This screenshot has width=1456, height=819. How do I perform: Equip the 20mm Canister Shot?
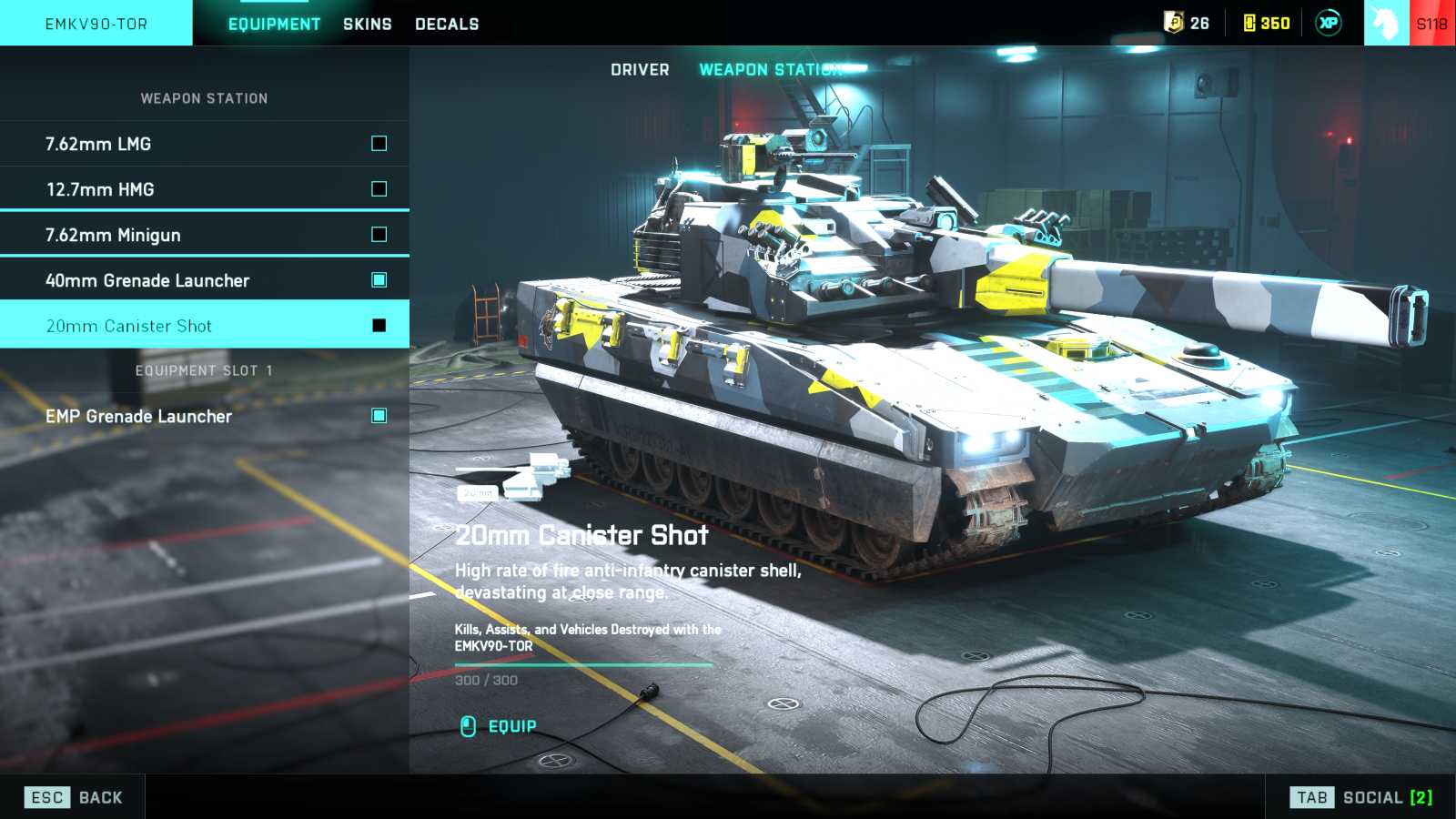(x=499, y=726)
